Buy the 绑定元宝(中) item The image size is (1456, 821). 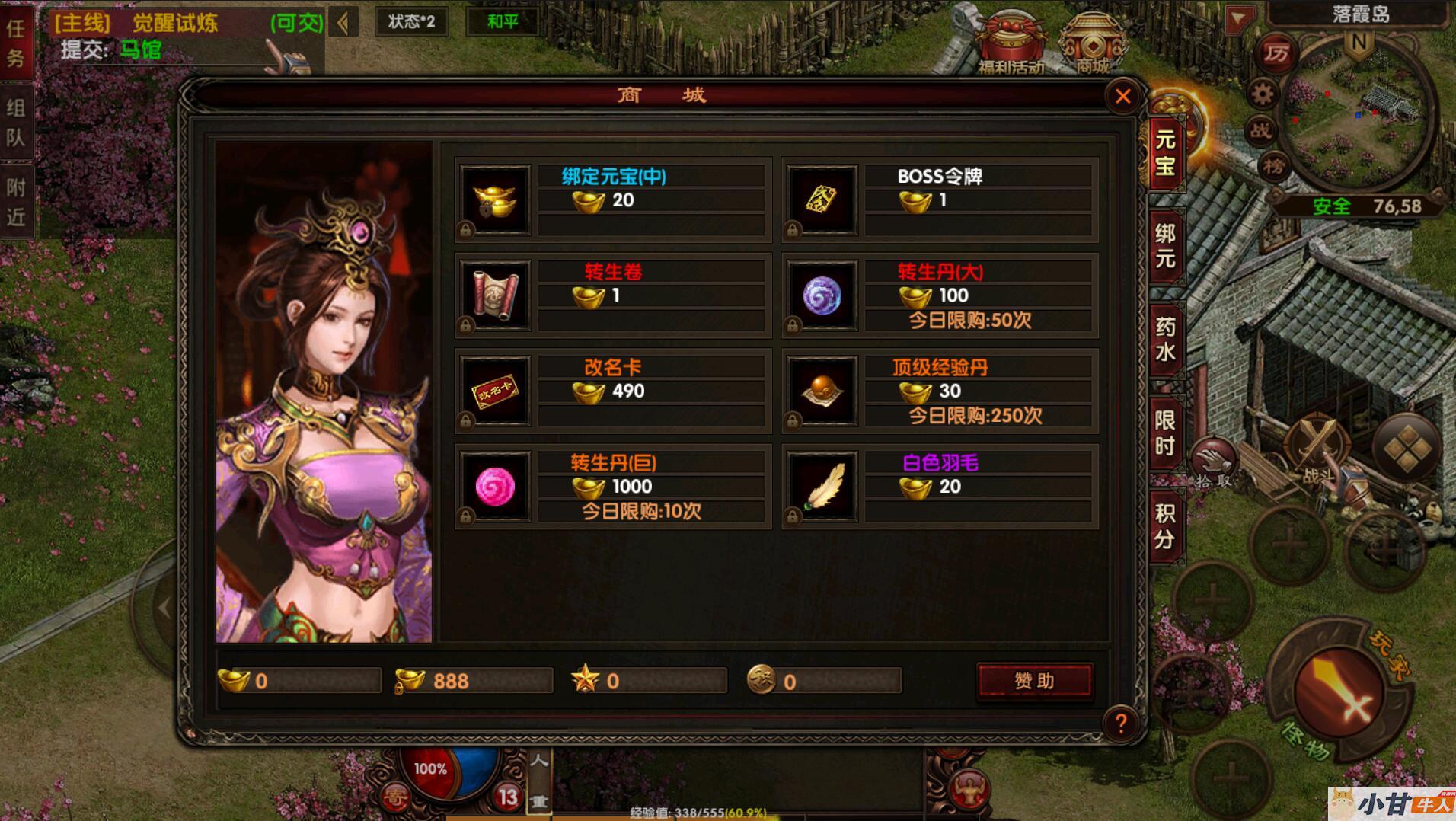(x=496, y=200)
